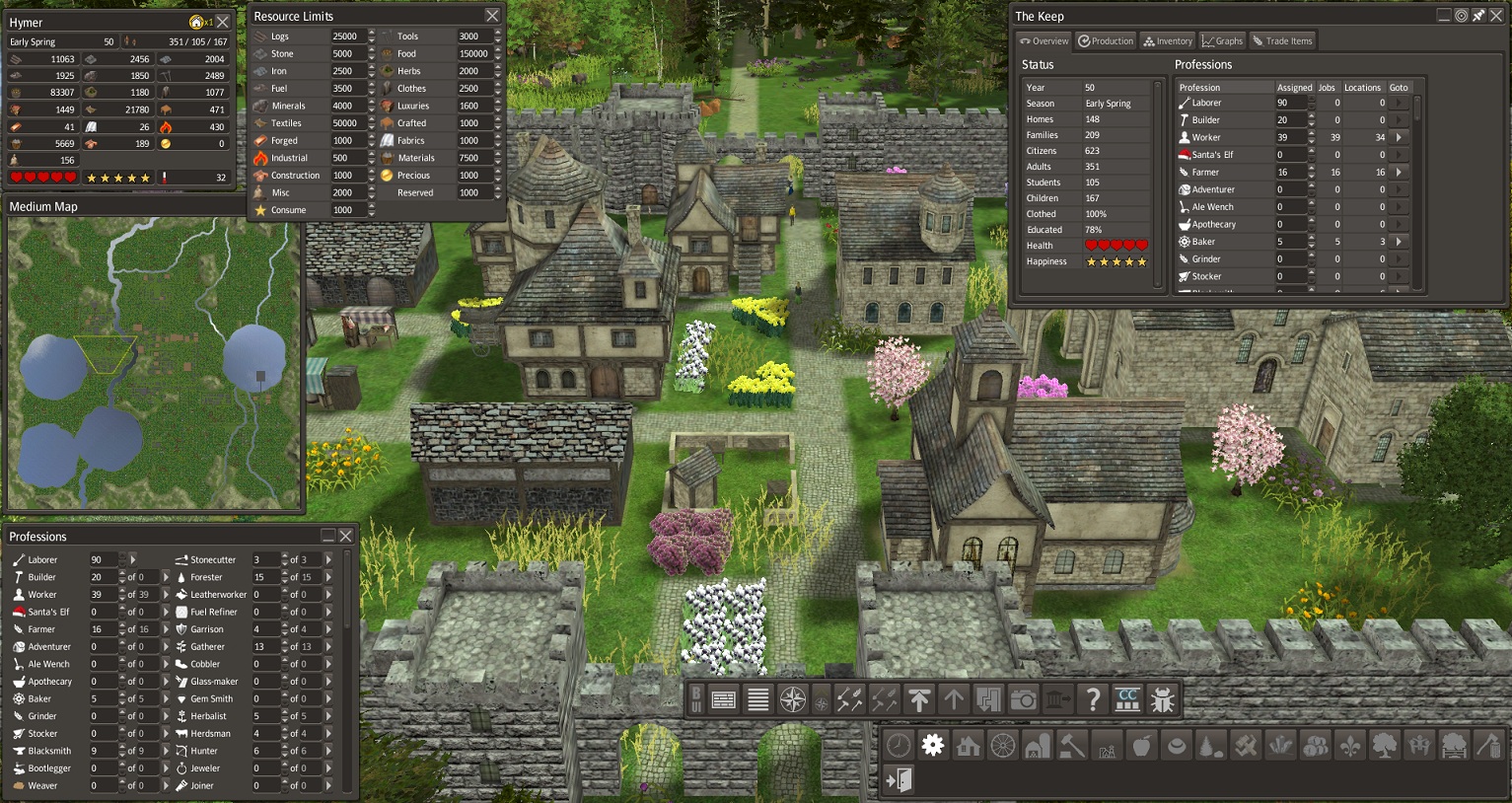Close The Keep window
Image resolution: width=1512 pixels, height=803 pixels.
coord(1496,16)
